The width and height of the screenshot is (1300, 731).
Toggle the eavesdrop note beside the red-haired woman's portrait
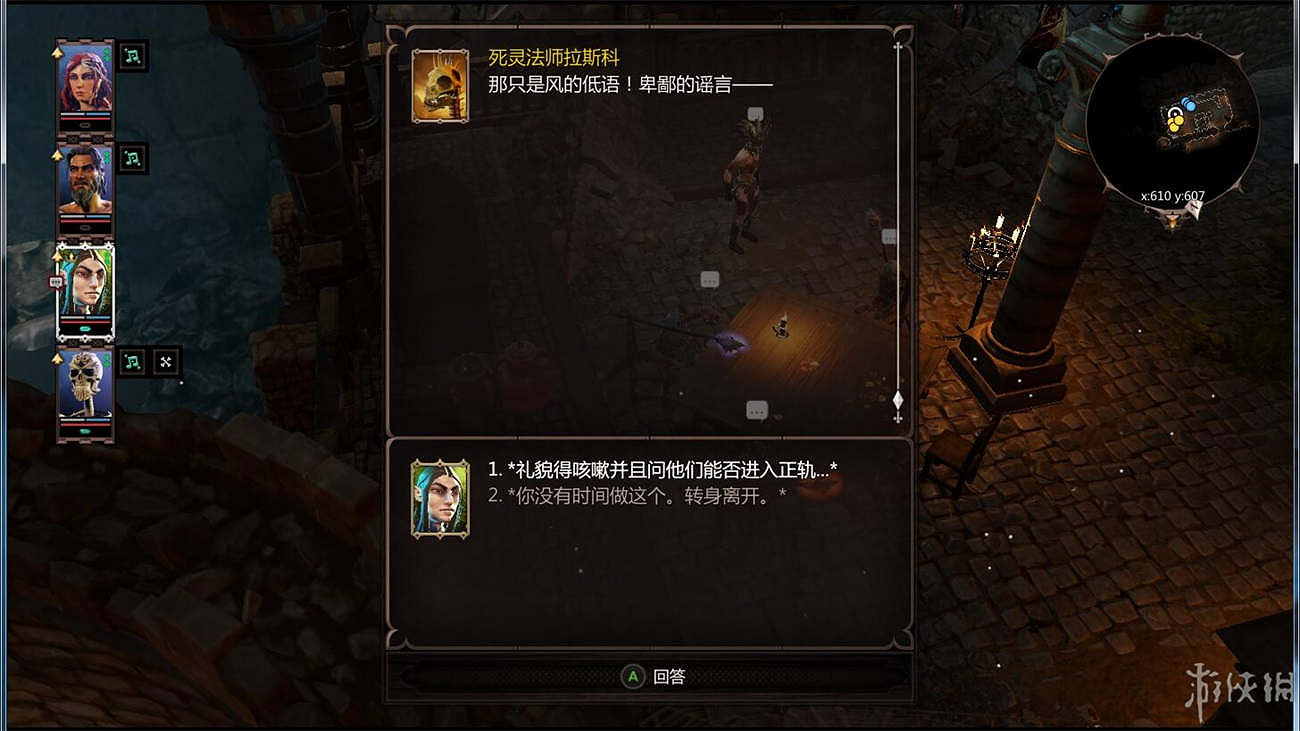[131, 55]
